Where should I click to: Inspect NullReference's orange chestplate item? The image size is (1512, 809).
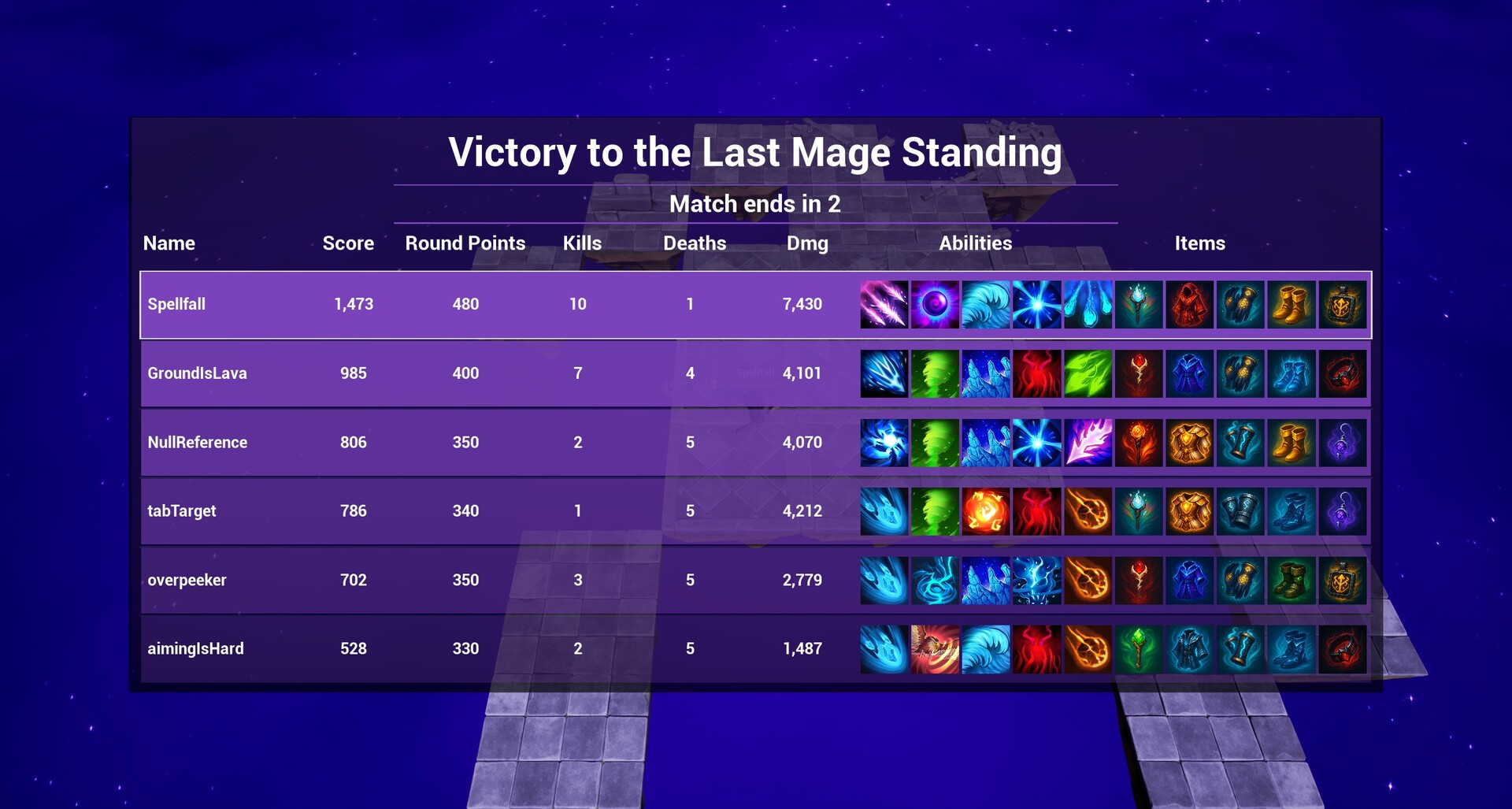pos(1190,442)
